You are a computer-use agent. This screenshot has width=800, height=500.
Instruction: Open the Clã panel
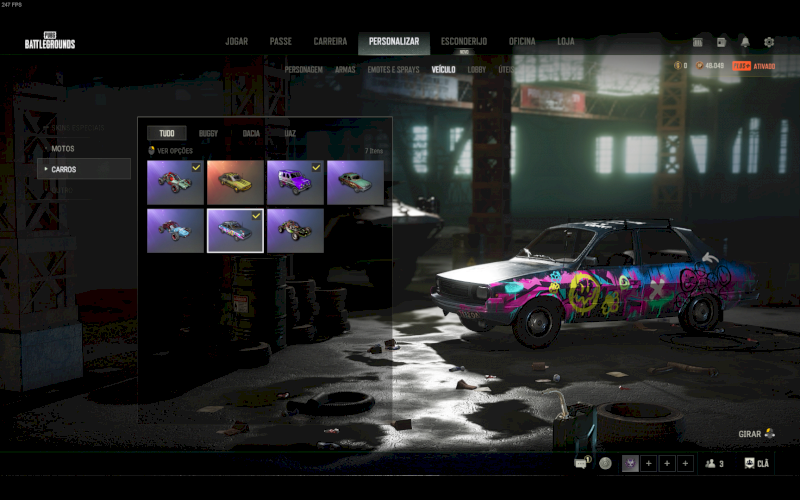tap(757, 463)
